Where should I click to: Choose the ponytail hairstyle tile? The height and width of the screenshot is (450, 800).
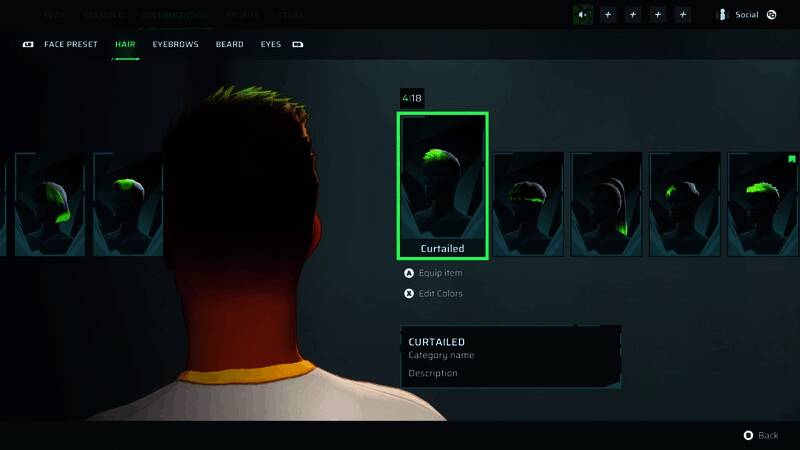(606, 203)
